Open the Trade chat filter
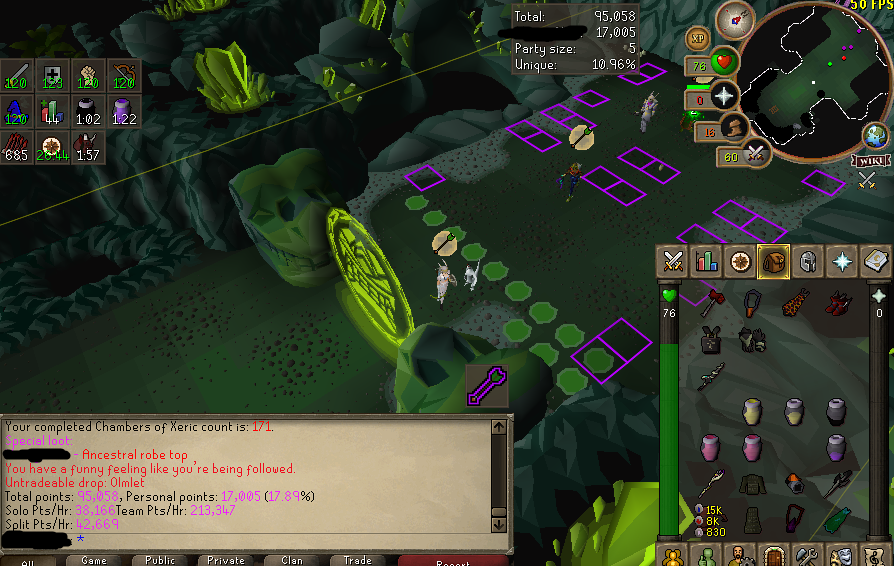 pyautogui.click(x=357, y=560)
